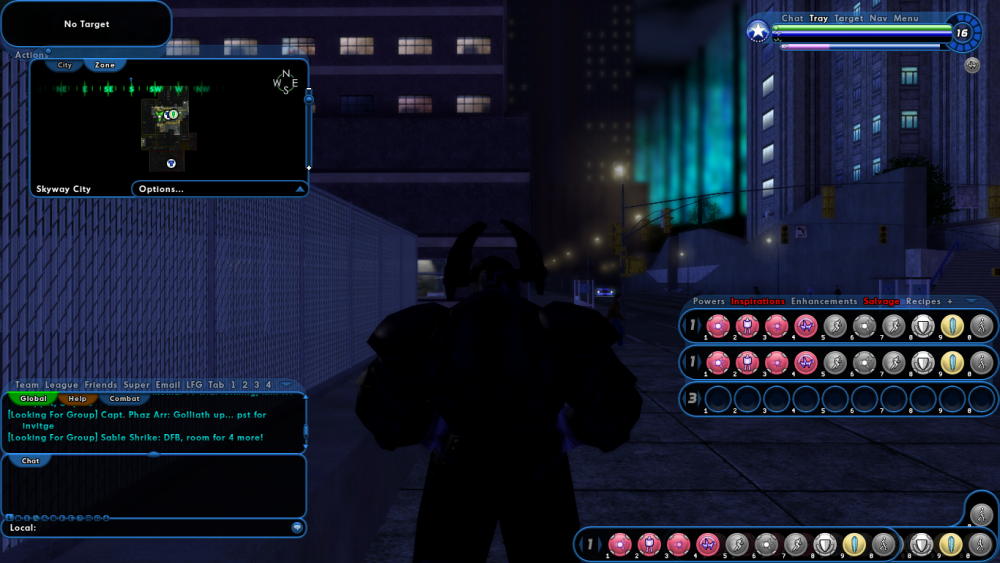Toggle the Tray from top bar
The width and height of the screenshot is (1000, 563).
tap(819, 18)
